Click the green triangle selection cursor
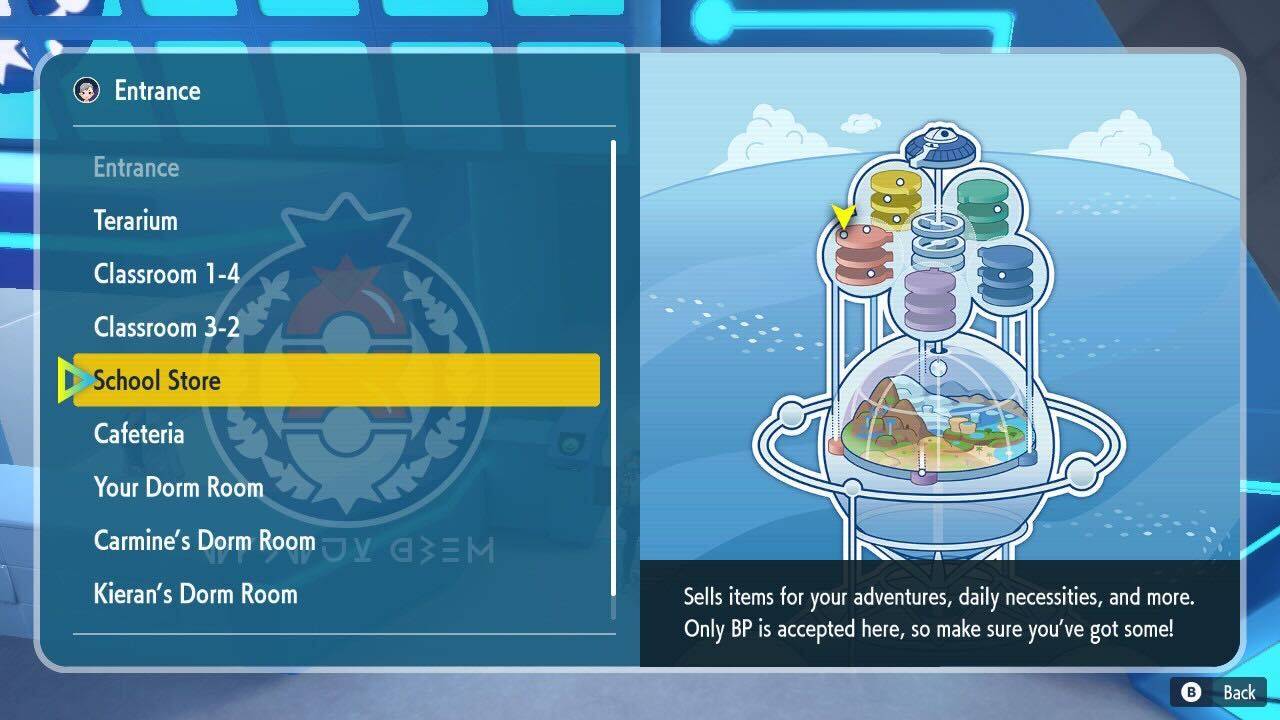The width and height of the screenshot is (1280, 720). pos(72,380)
